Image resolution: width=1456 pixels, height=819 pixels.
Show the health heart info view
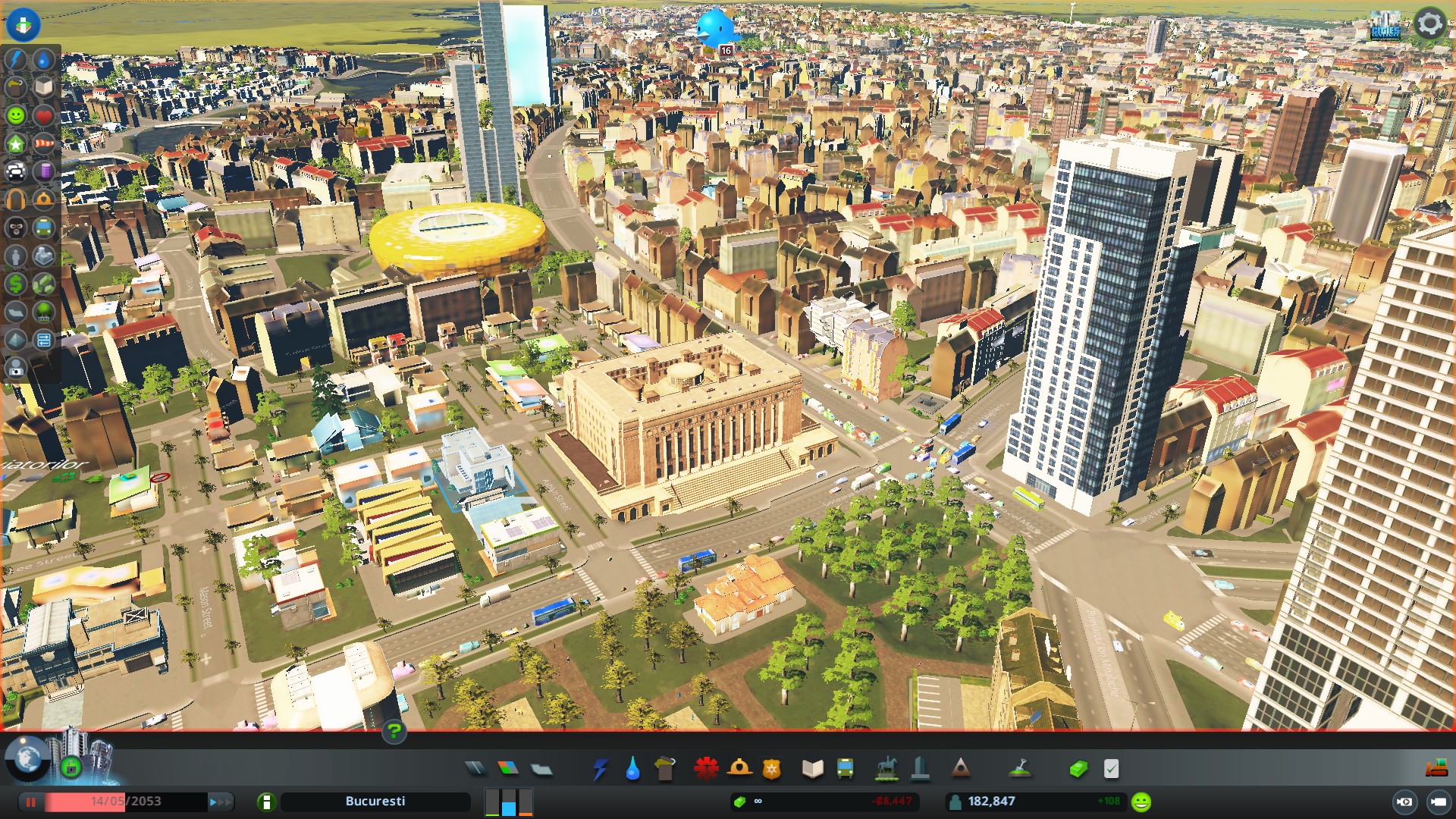tap(44, 115)
